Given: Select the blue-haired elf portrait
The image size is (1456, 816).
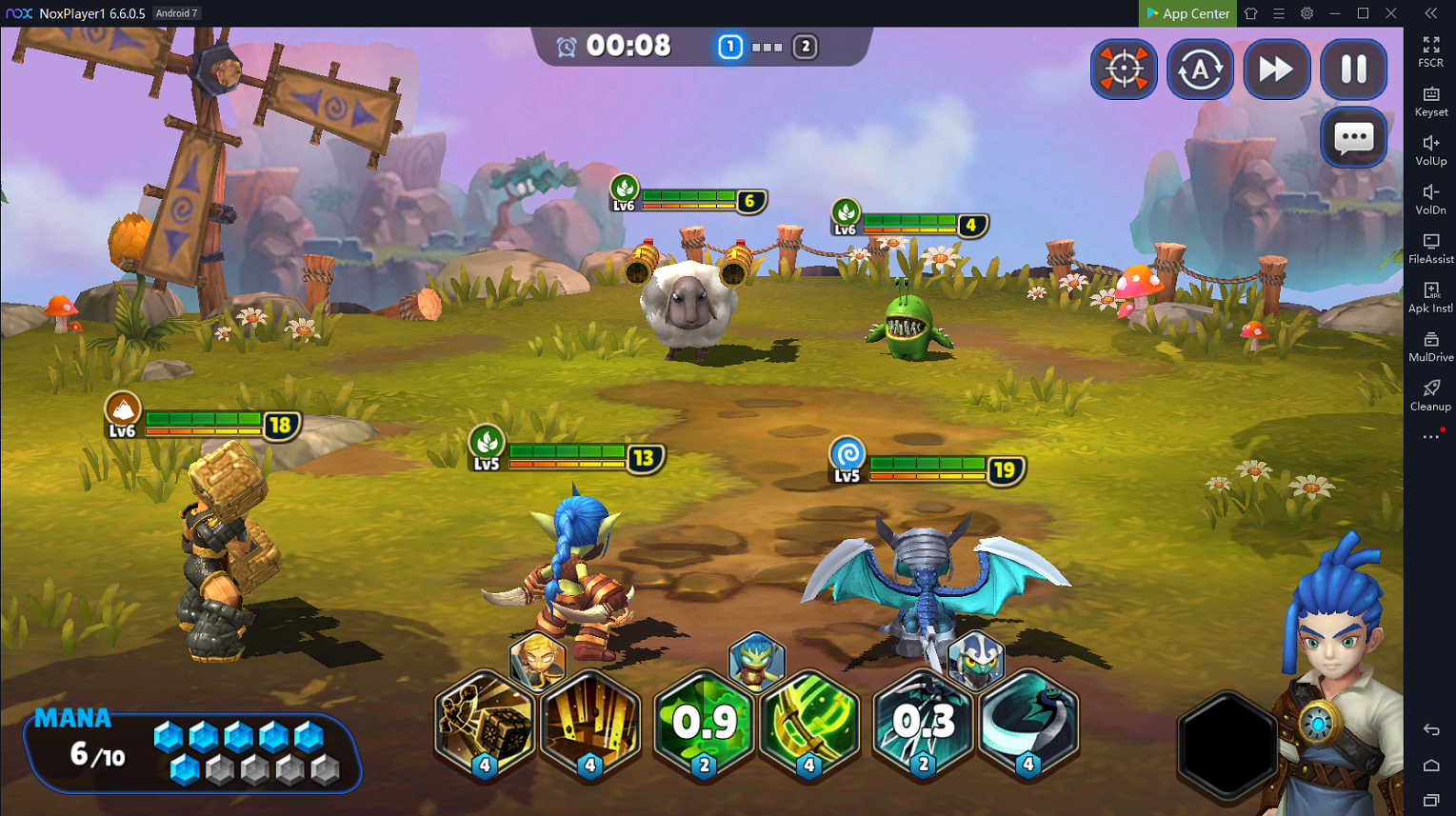Looking at the screenshot, I should [756, 659].
